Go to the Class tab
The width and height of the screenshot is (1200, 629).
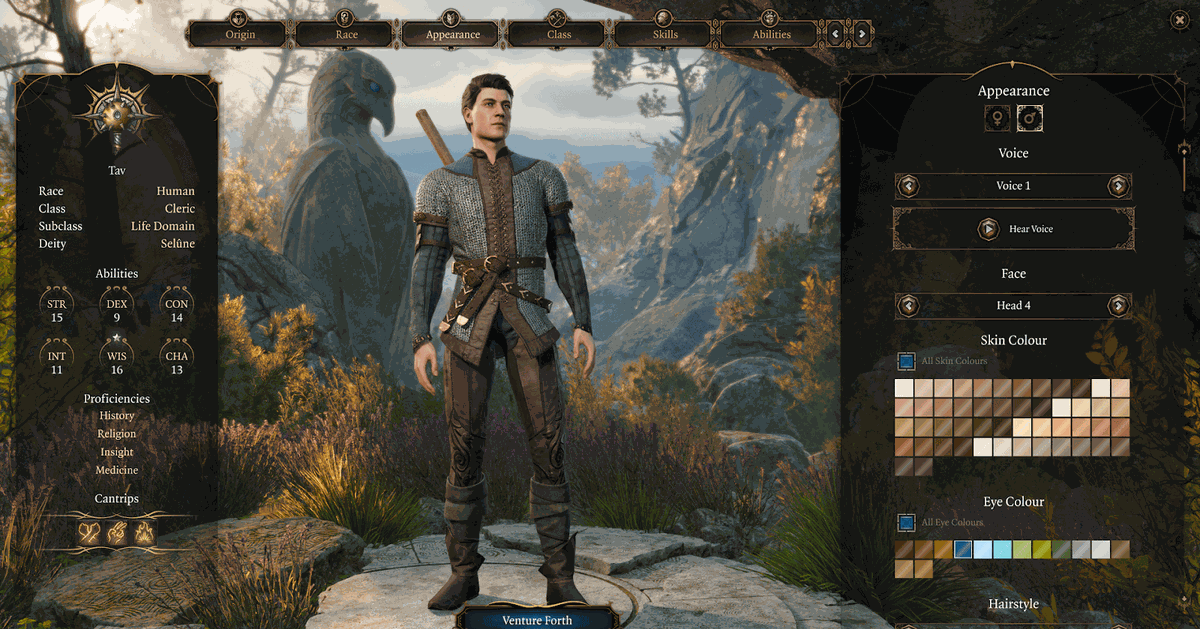(559, 34)
